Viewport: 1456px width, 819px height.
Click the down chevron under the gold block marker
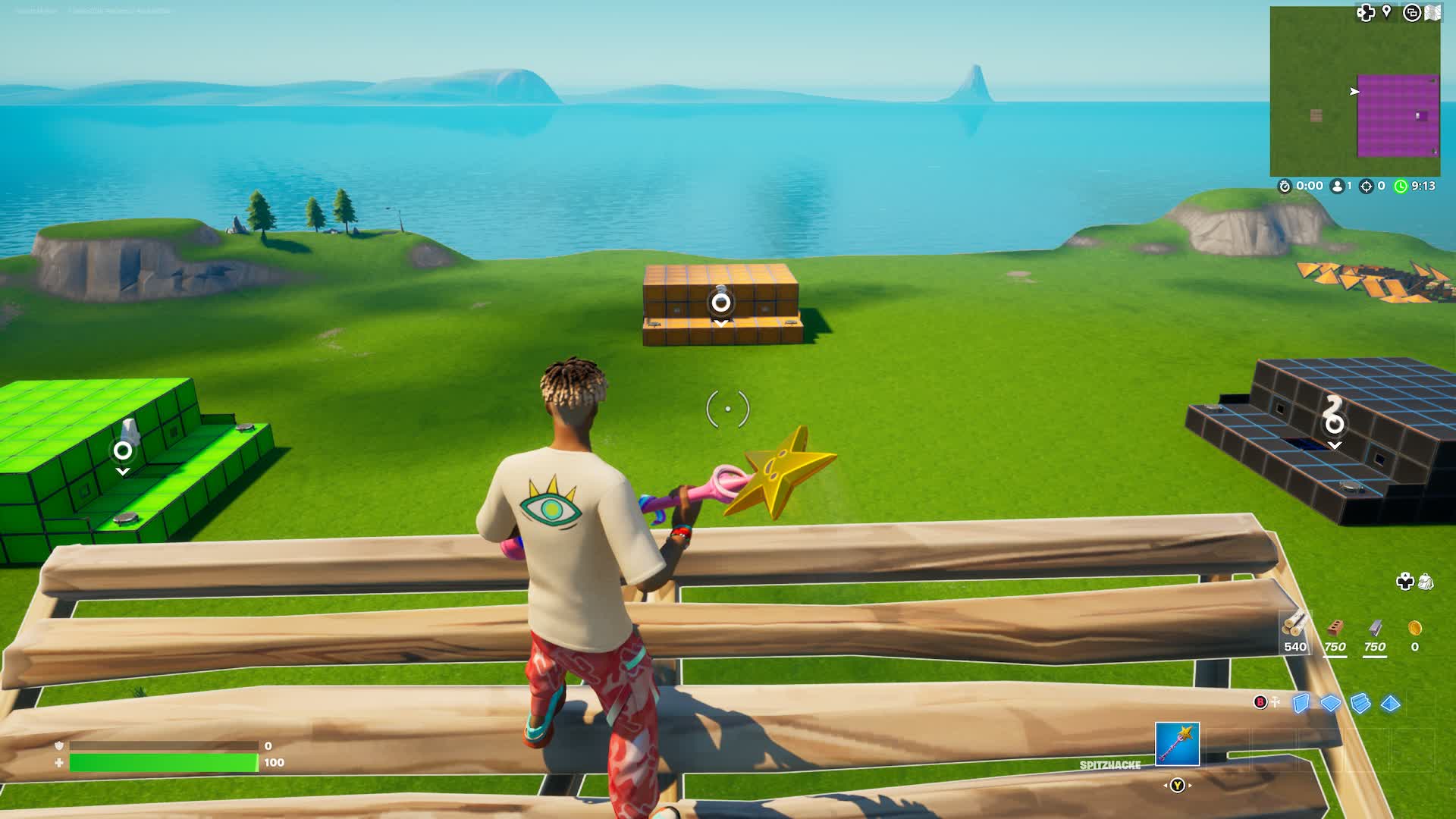pos(718,322)
